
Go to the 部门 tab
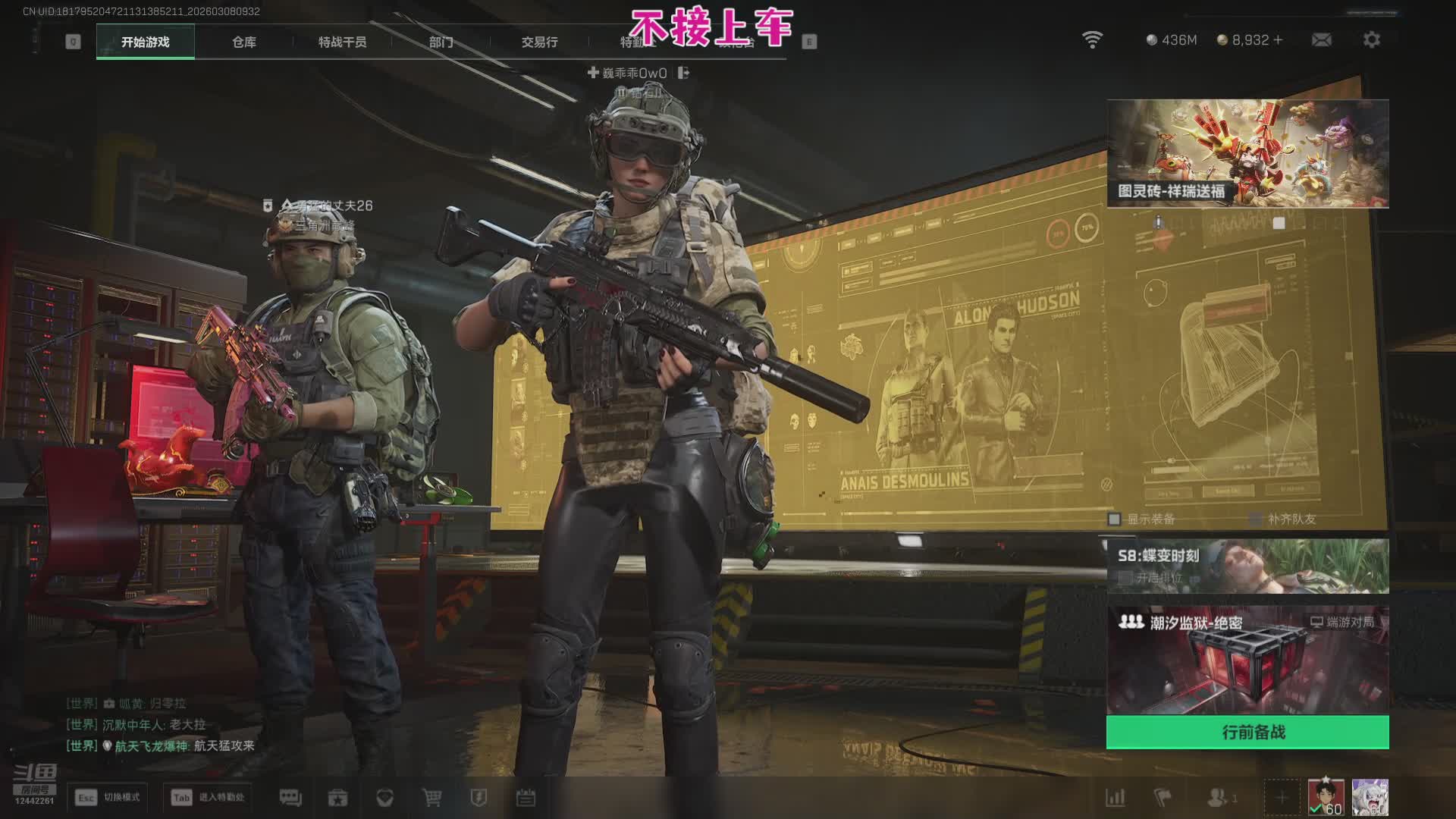(x=441, y=42)
